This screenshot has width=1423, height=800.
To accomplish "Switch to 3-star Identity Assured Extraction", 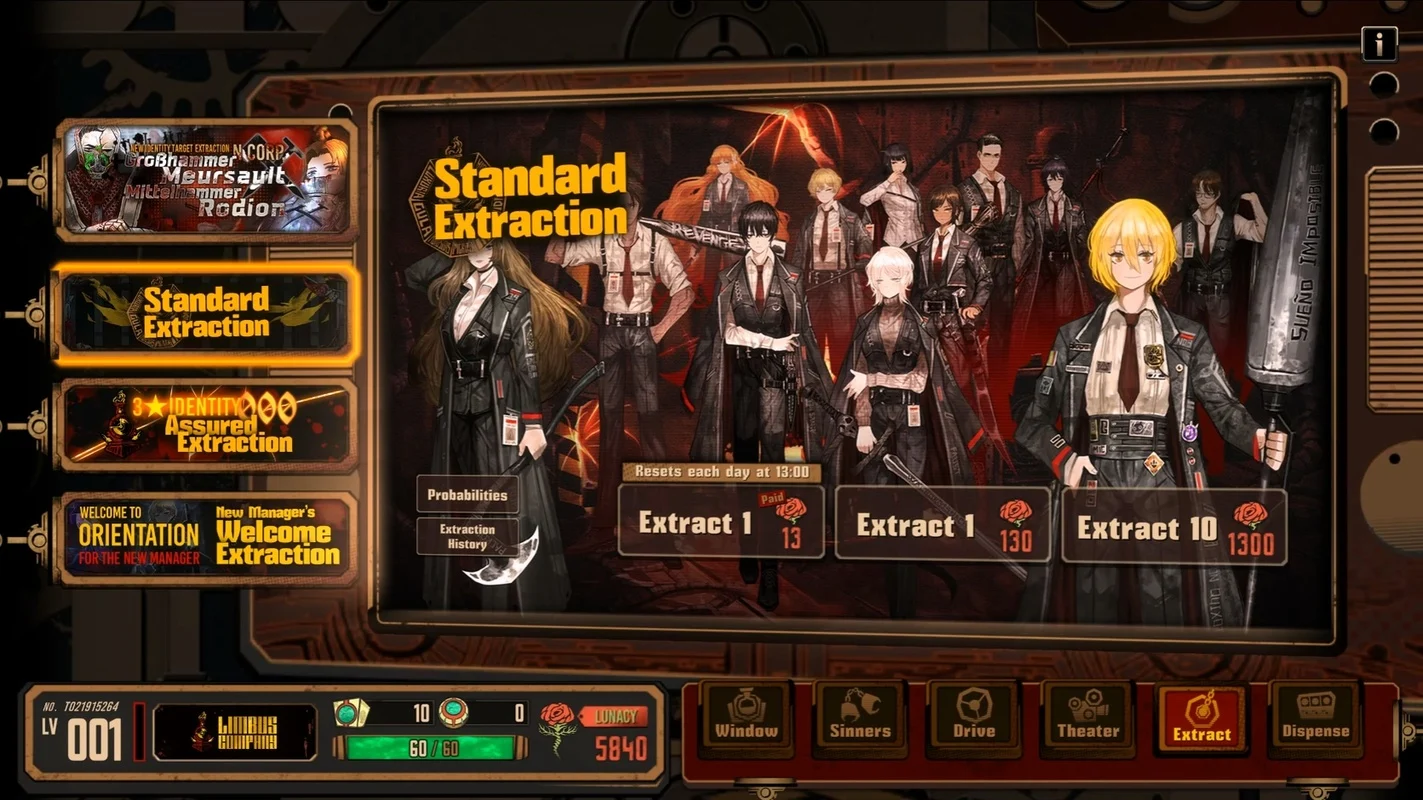I will click(x=208, y=425).
